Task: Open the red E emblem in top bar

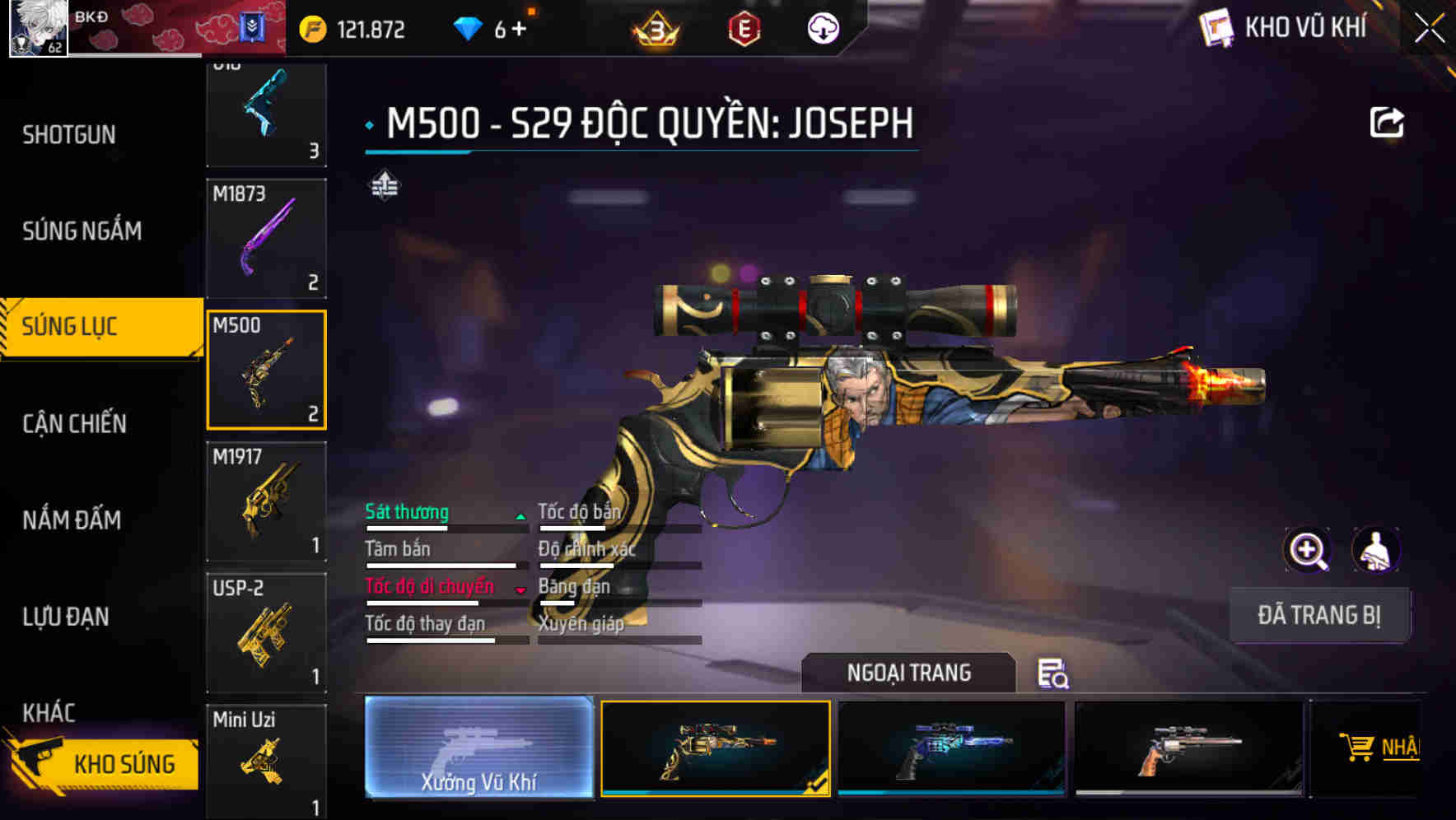Action: [x=742, y=27]
